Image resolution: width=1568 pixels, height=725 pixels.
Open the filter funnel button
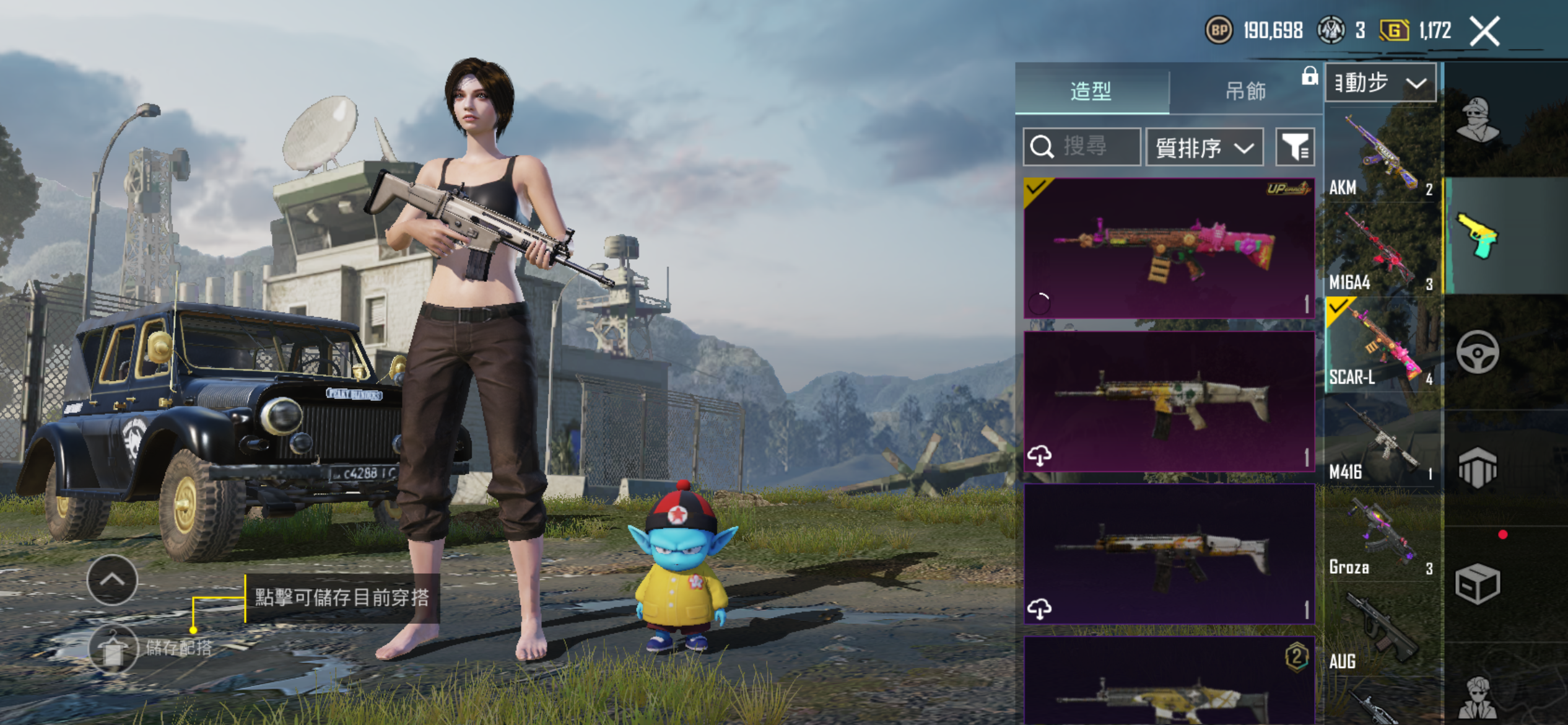pos(1295,147)
